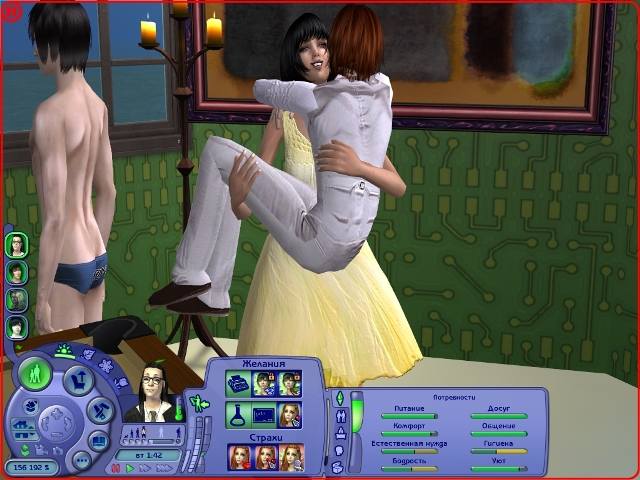Viewport: 640px width, 480px height.
Task: Open the Story mode album button
Action: [x=100, y=440]
